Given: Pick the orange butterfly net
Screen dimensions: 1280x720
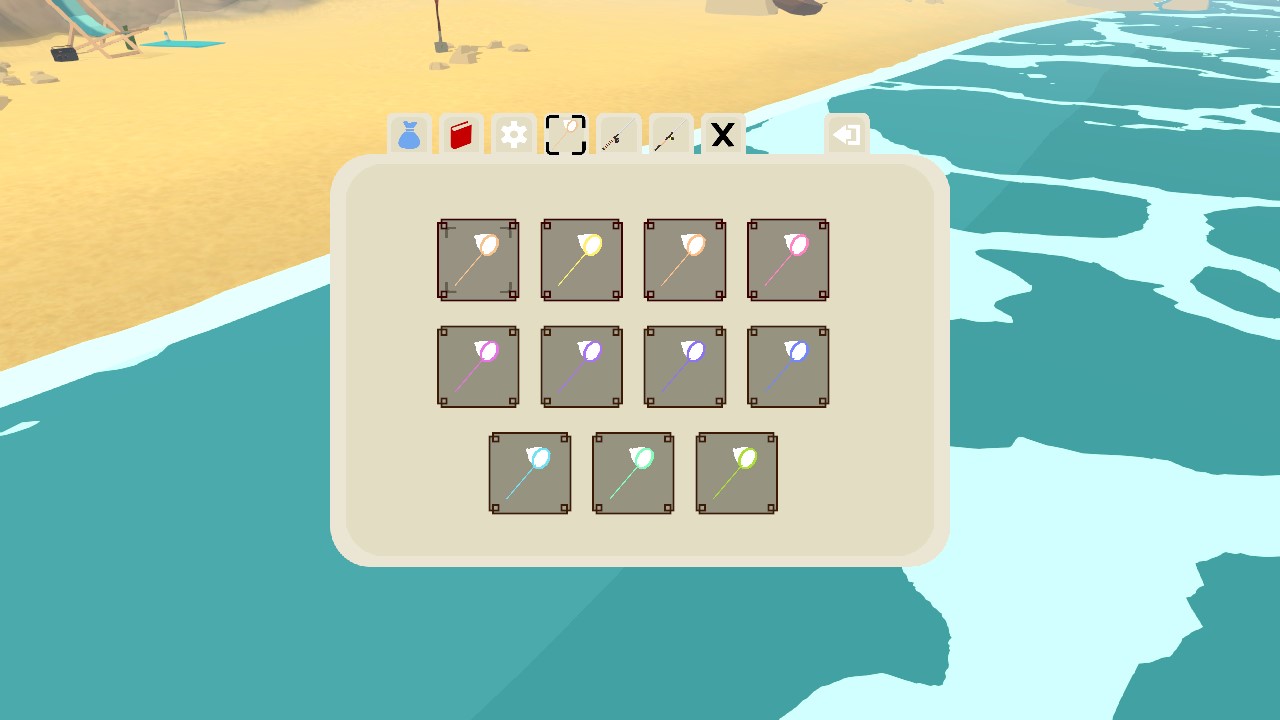Looking at the screenshot, I should pyautogui.click(x=684, y=260).
